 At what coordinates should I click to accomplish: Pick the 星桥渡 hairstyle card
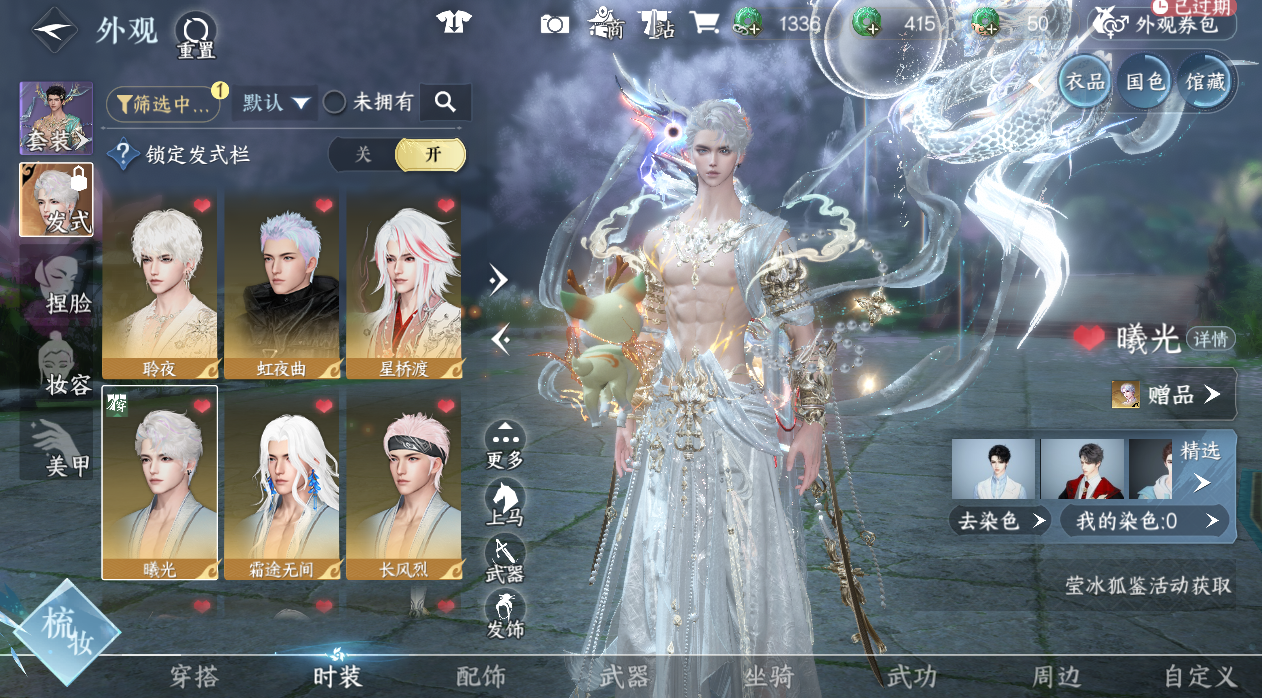[404, 285]
